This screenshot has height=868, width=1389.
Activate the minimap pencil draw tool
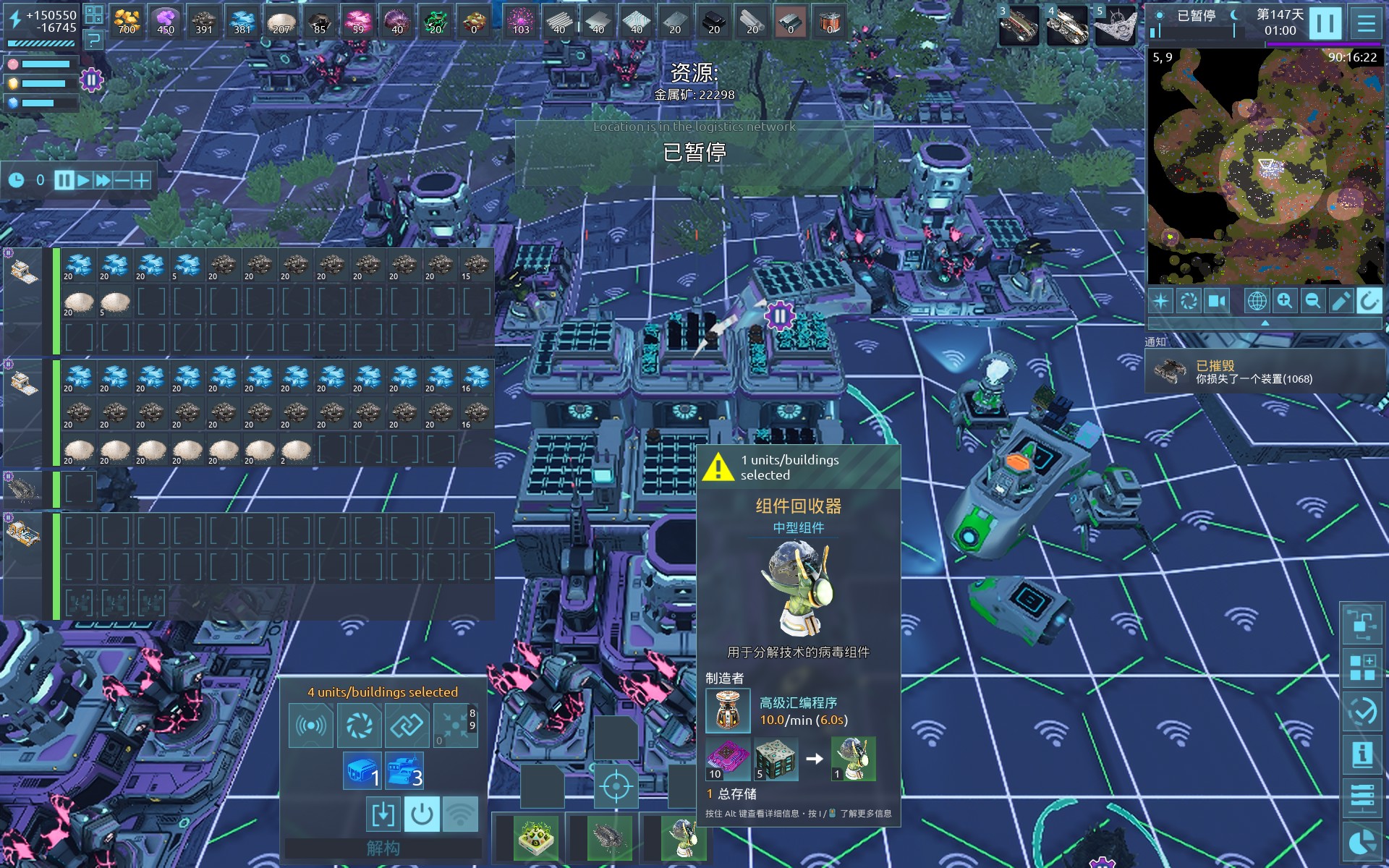tap(1341, 301)
